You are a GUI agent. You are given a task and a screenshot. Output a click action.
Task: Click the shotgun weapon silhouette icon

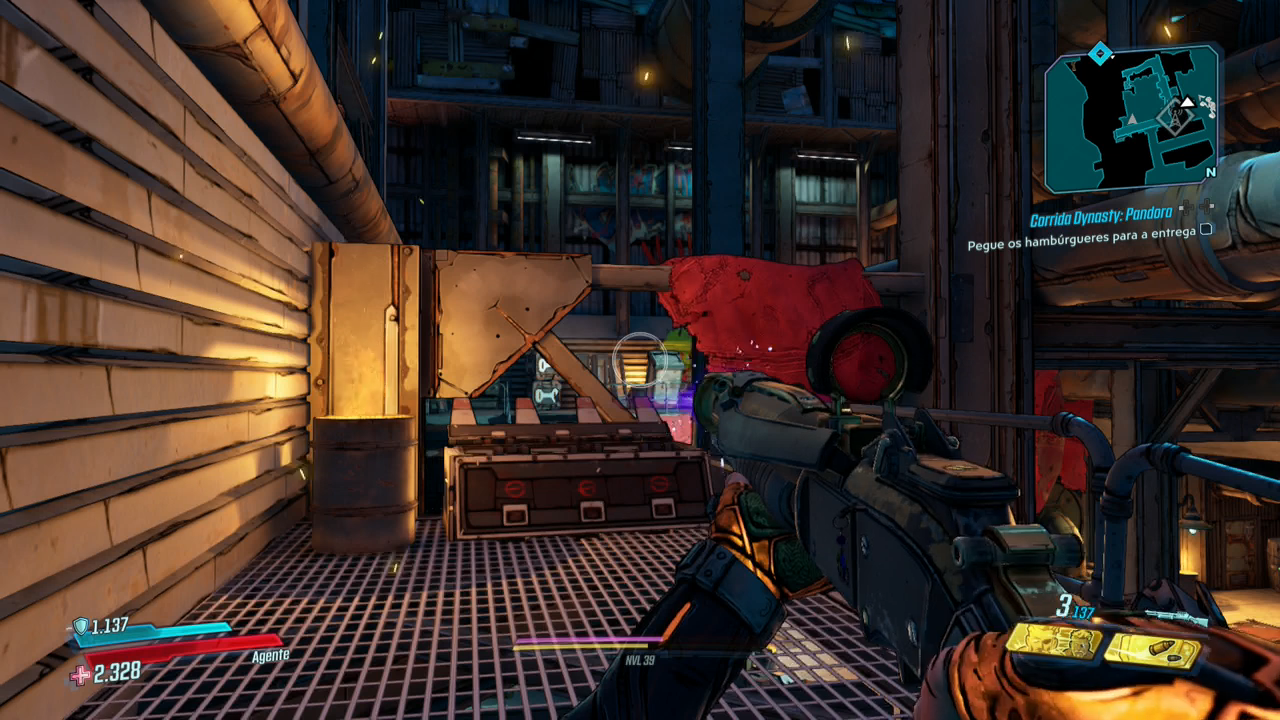(1176, 617)
